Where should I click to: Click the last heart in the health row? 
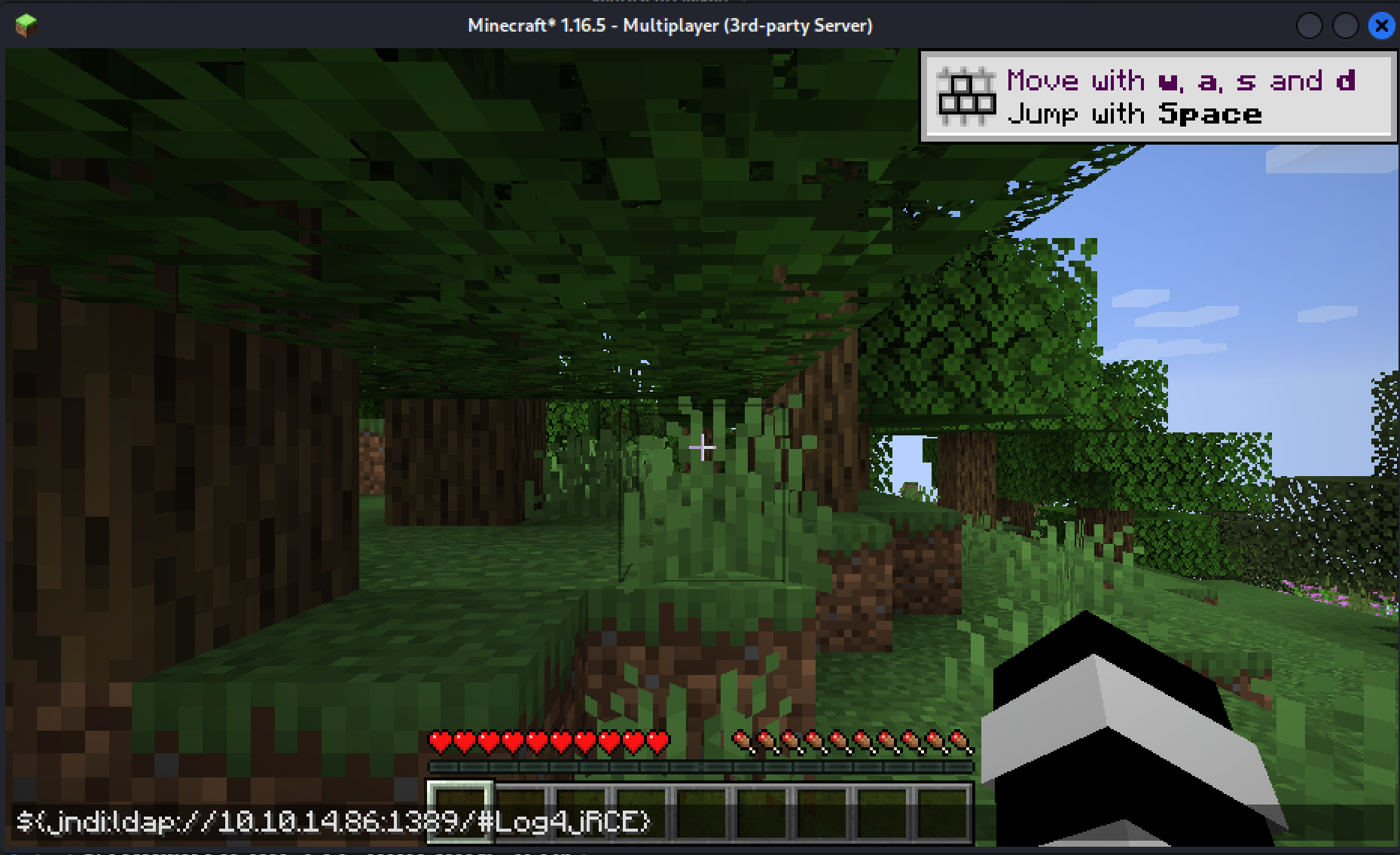pyautogui.click(x=656, y=740)
